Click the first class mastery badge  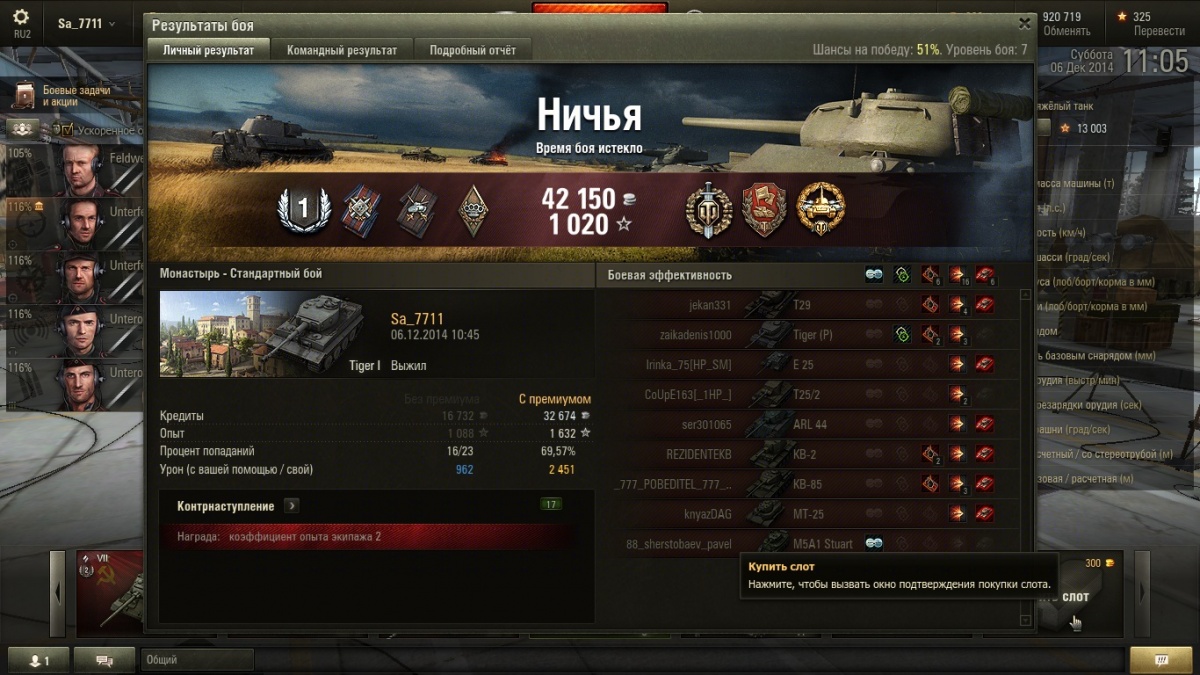click(x=303, y=209)
